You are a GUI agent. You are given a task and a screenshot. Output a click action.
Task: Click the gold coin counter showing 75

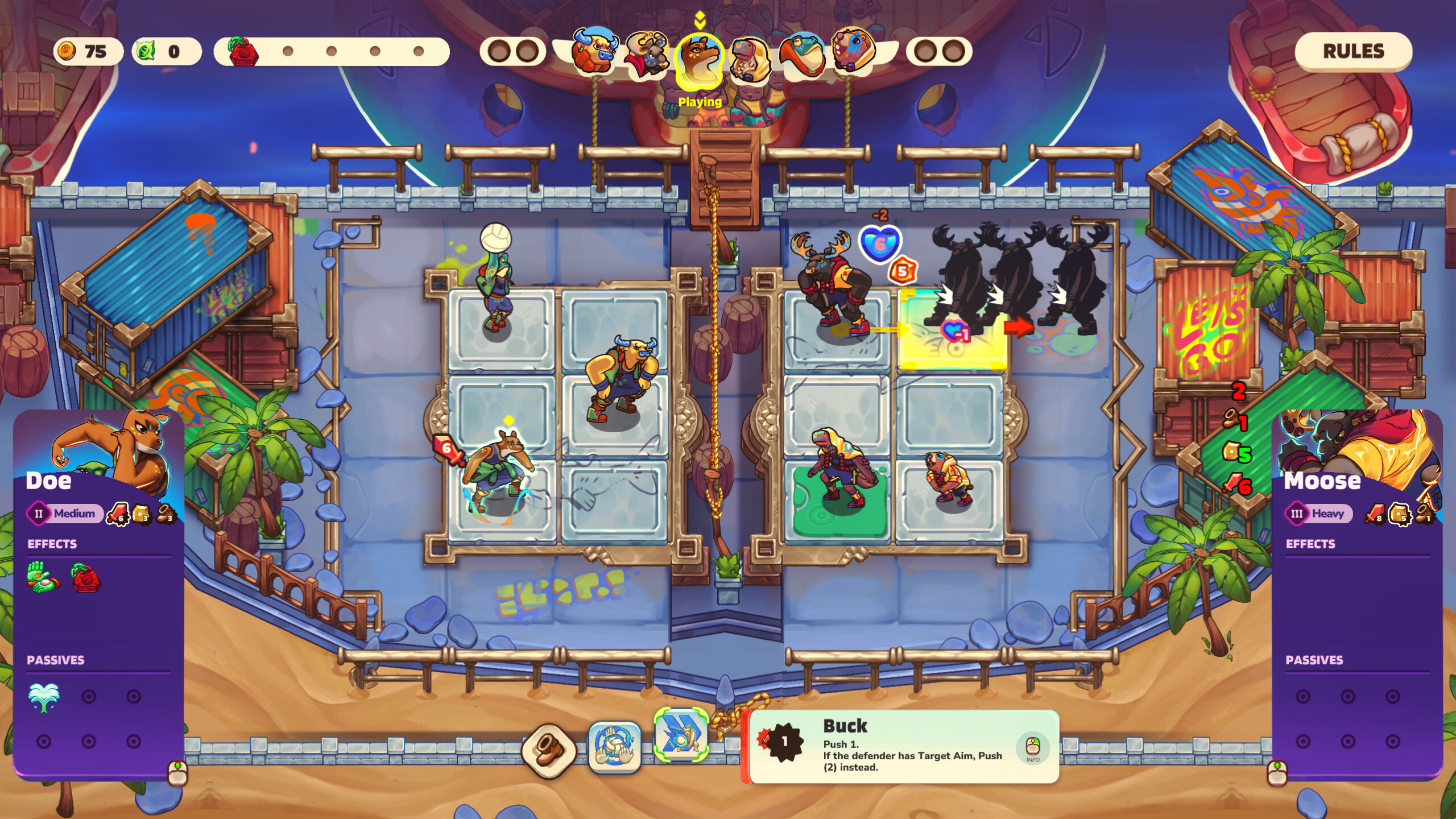(x=88, y=52)
